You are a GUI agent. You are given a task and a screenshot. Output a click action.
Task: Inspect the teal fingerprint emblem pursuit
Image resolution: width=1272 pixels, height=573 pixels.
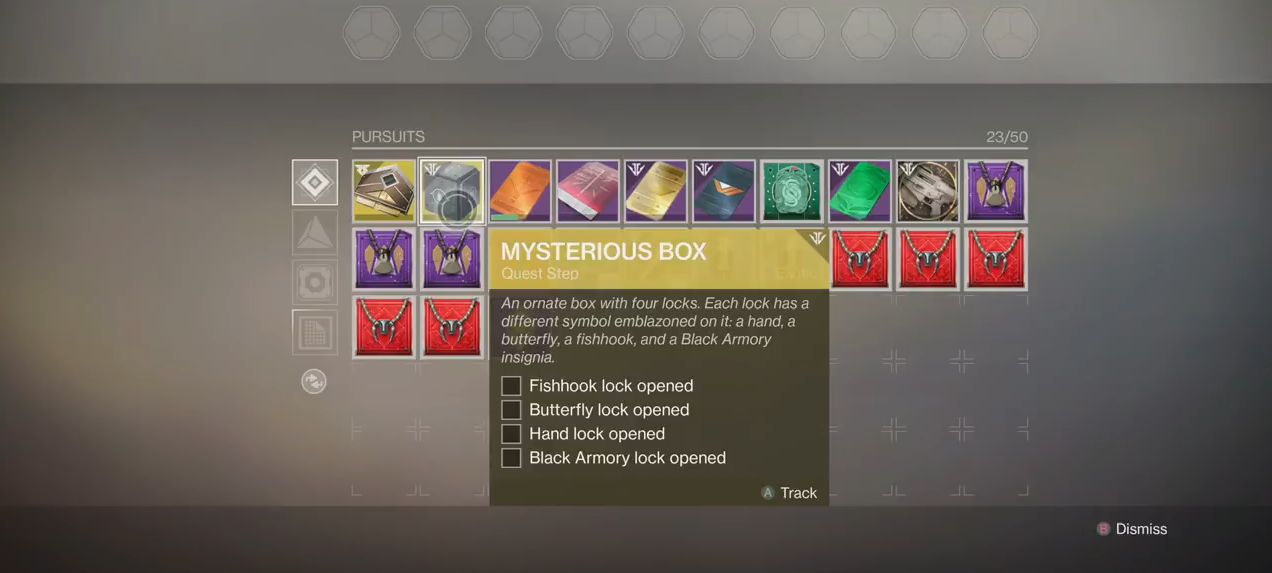point(792,190)
